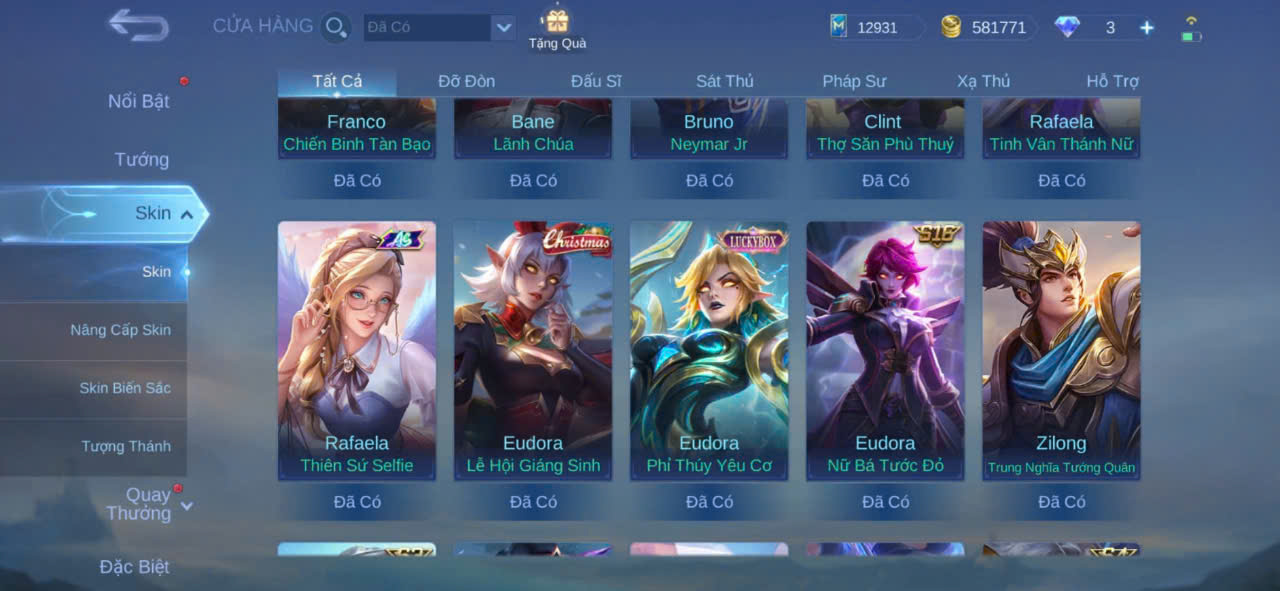Go back using the return arrow
The image size is (1280, 591).
(x=138, y=25)
